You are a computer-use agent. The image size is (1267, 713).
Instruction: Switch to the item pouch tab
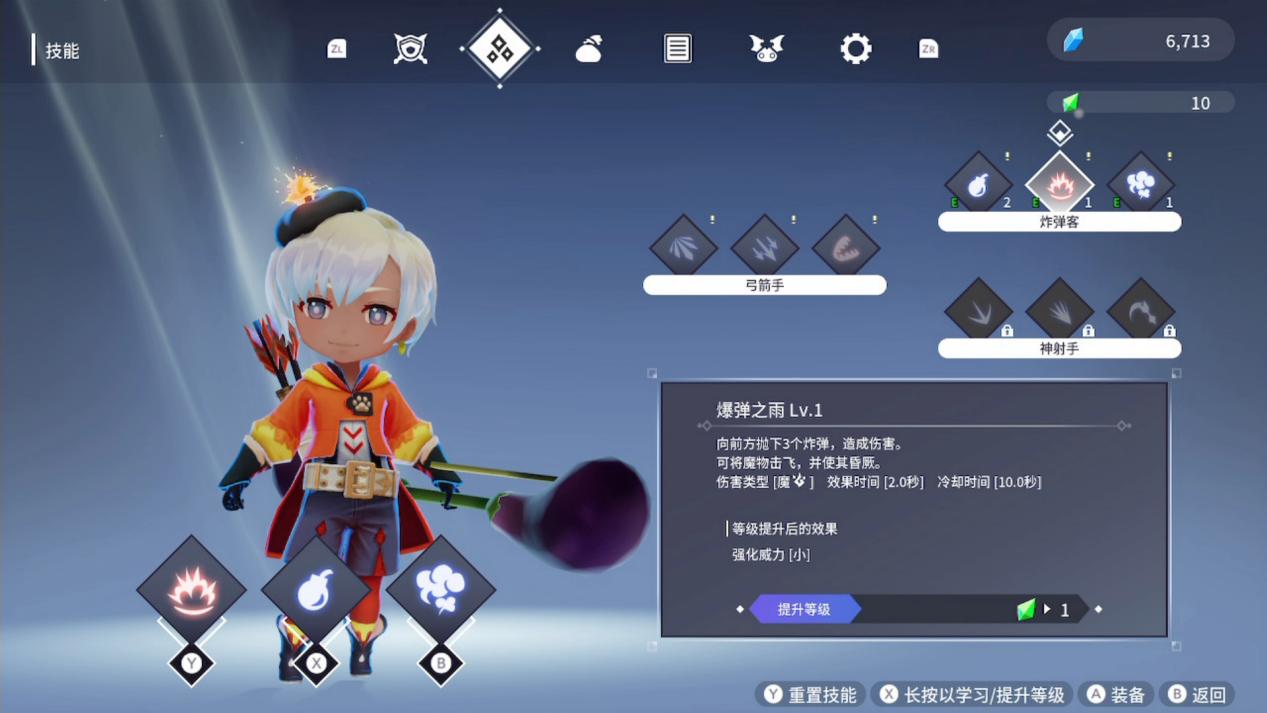(x=589, y=48)
